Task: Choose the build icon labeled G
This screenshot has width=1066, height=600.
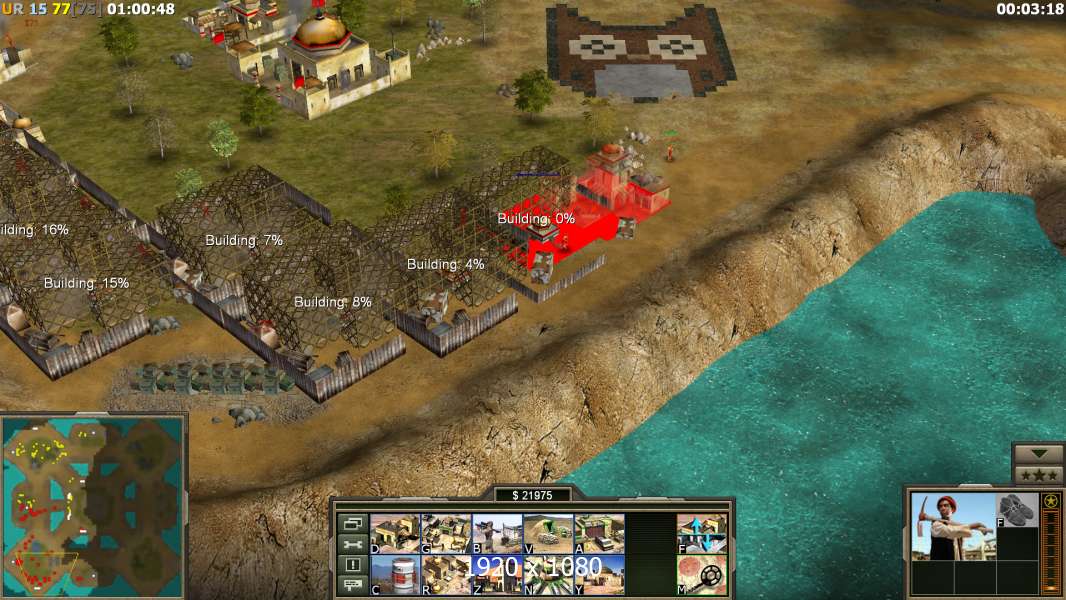Action: 446,534
